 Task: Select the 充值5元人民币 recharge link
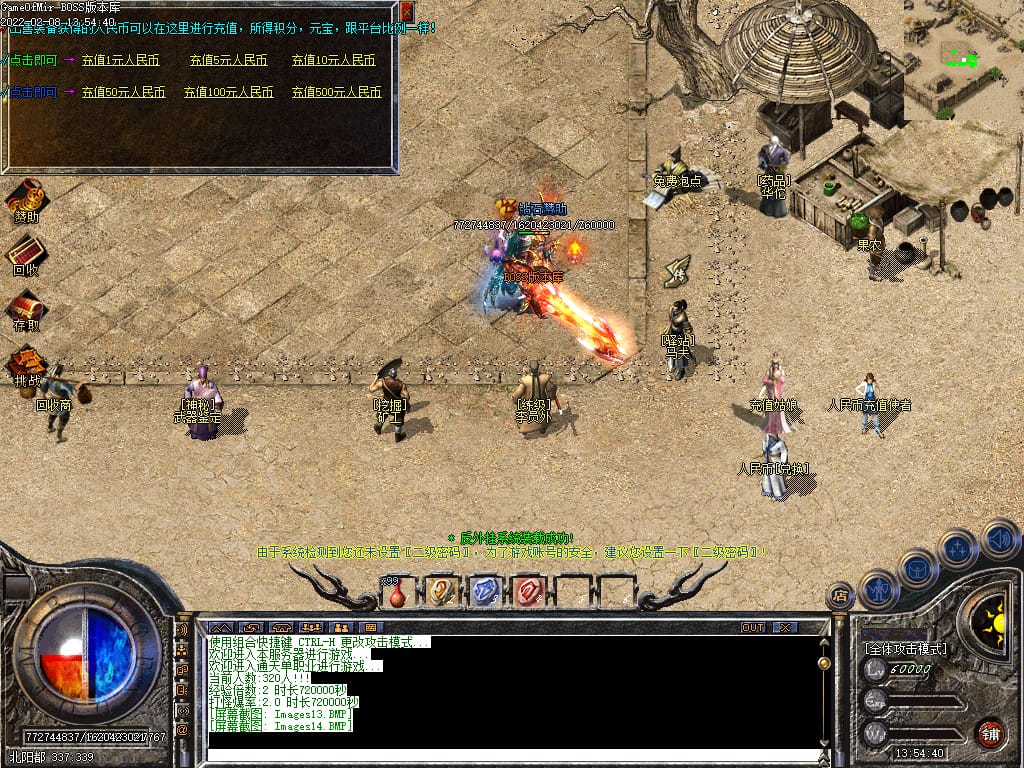[x=228, y=60]
